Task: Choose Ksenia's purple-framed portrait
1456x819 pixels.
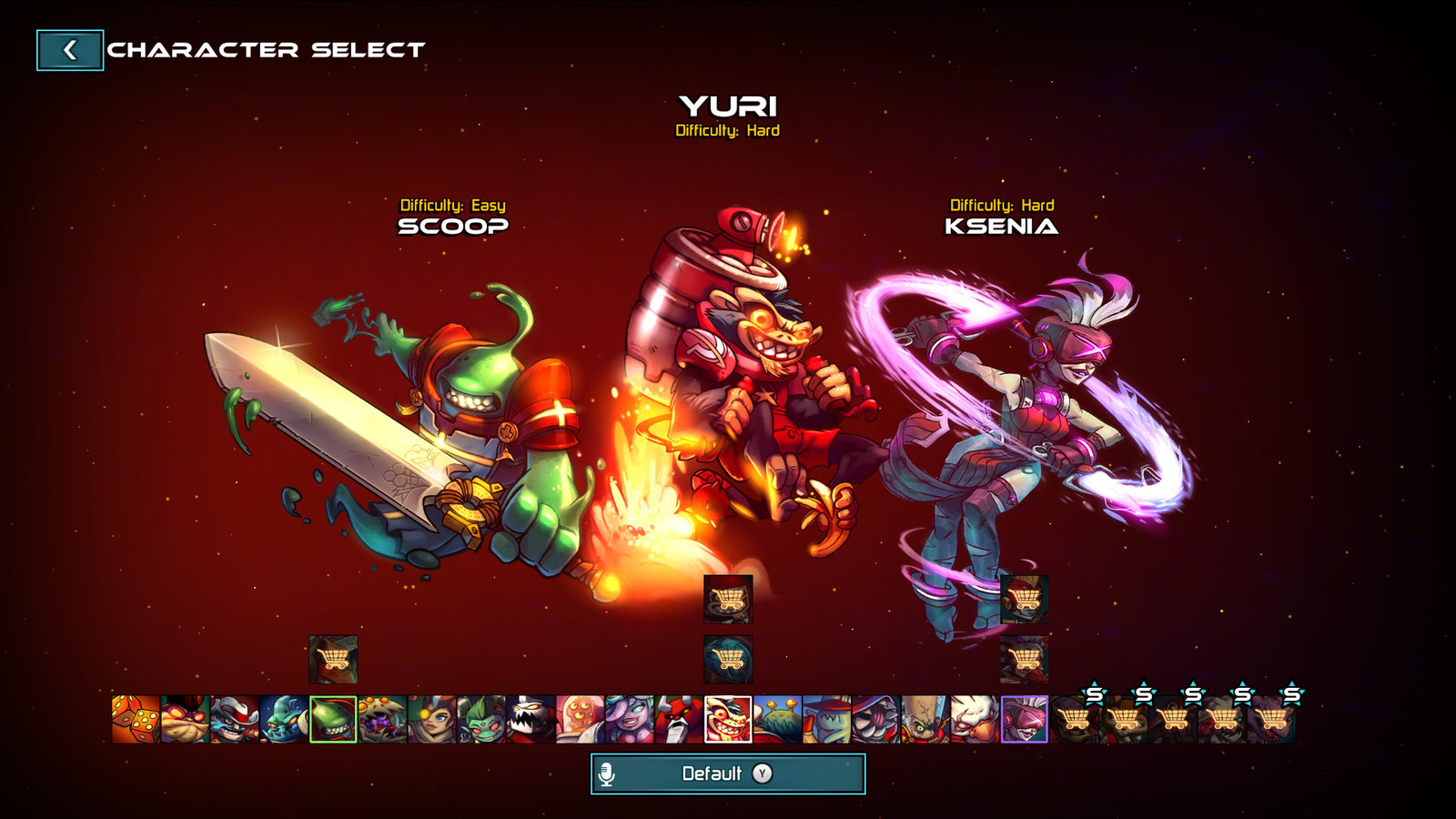Action: 1024,719
